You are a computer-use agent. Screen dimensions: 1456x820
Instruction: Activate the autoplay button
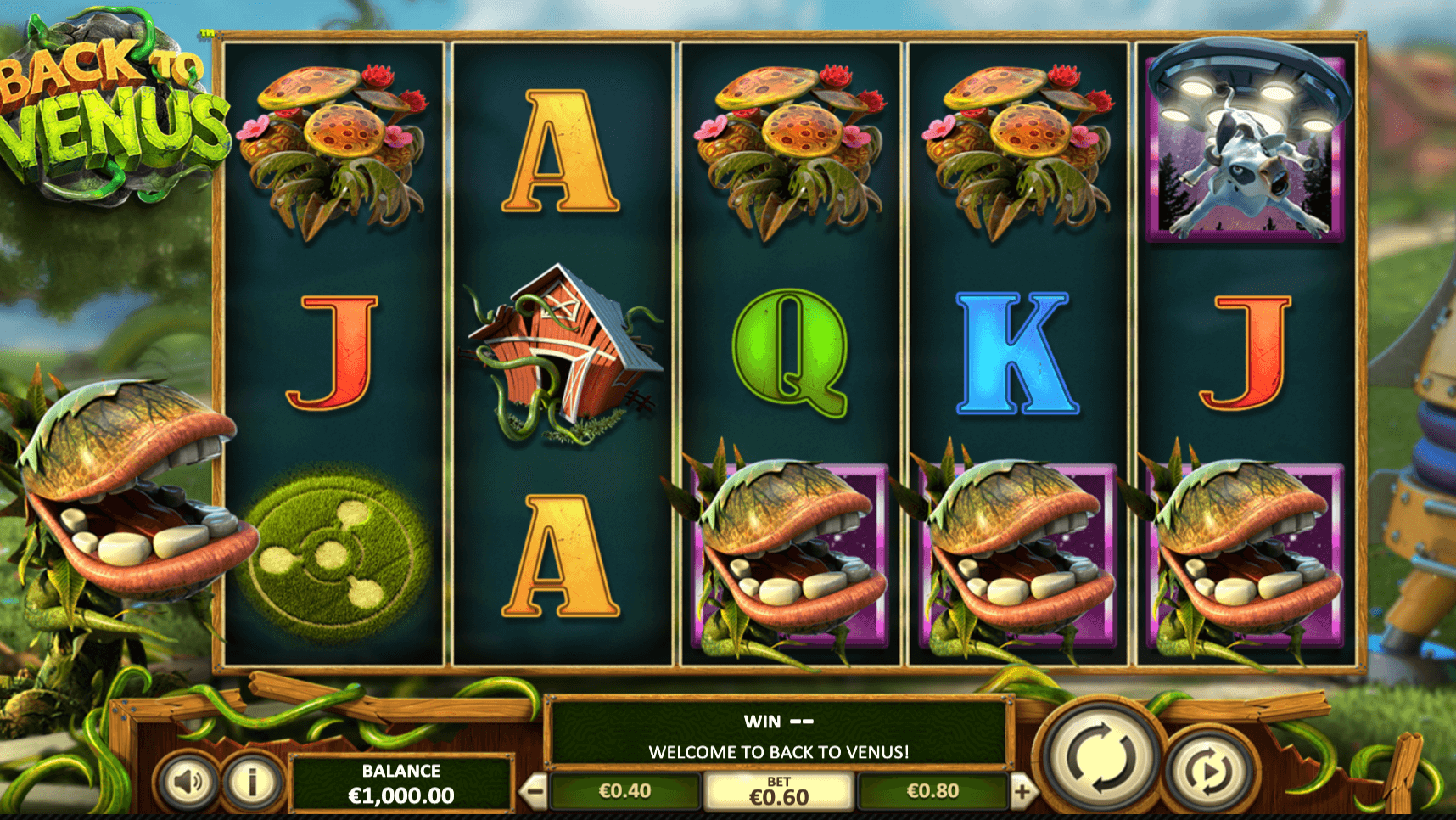(x=1209, y=772)
